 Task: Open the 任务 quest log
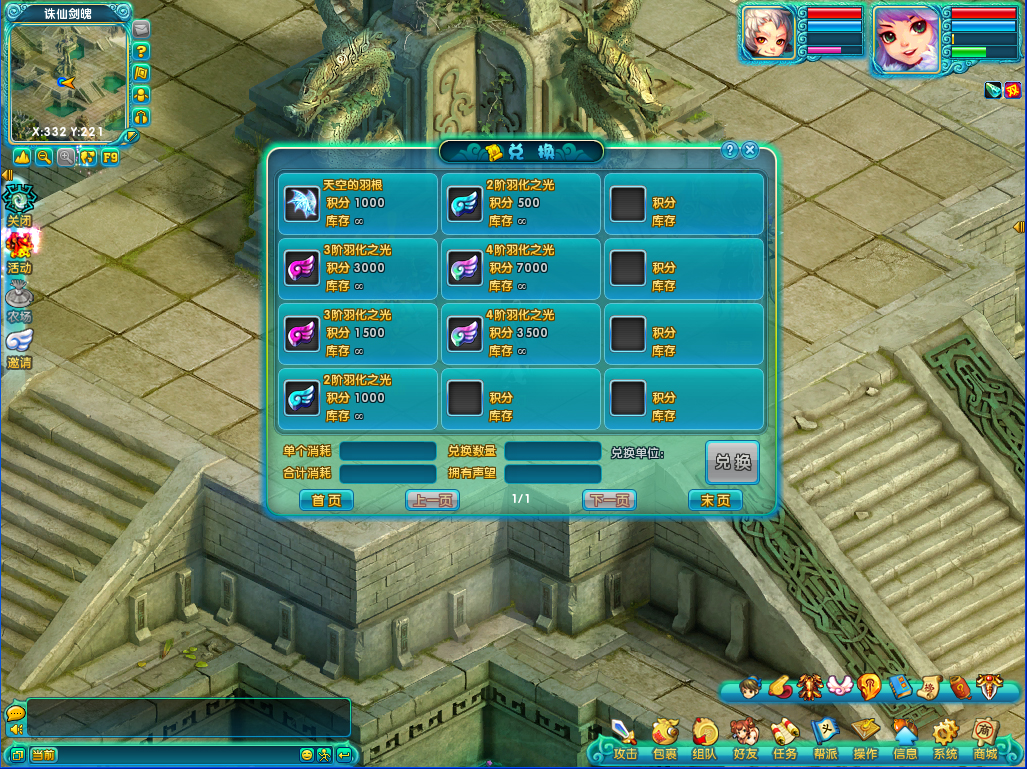[x=785, y=738]
